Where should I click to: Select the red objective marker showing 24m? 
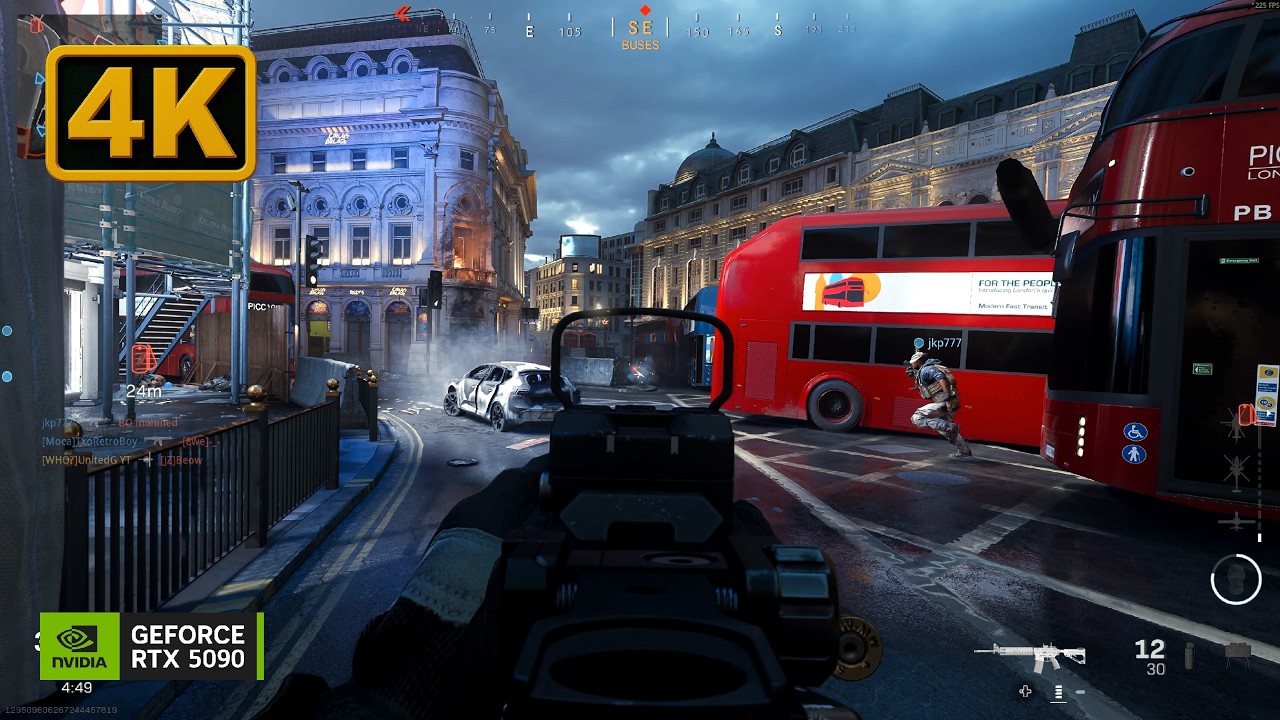pyautogui.click(x=142, y=358)
